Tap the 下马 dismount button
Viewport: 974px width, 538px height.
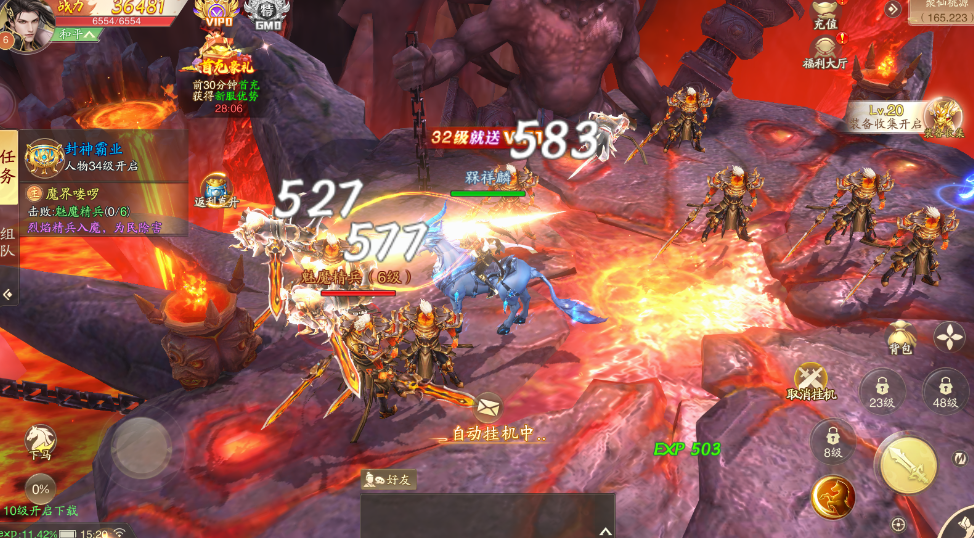point(40,442)
